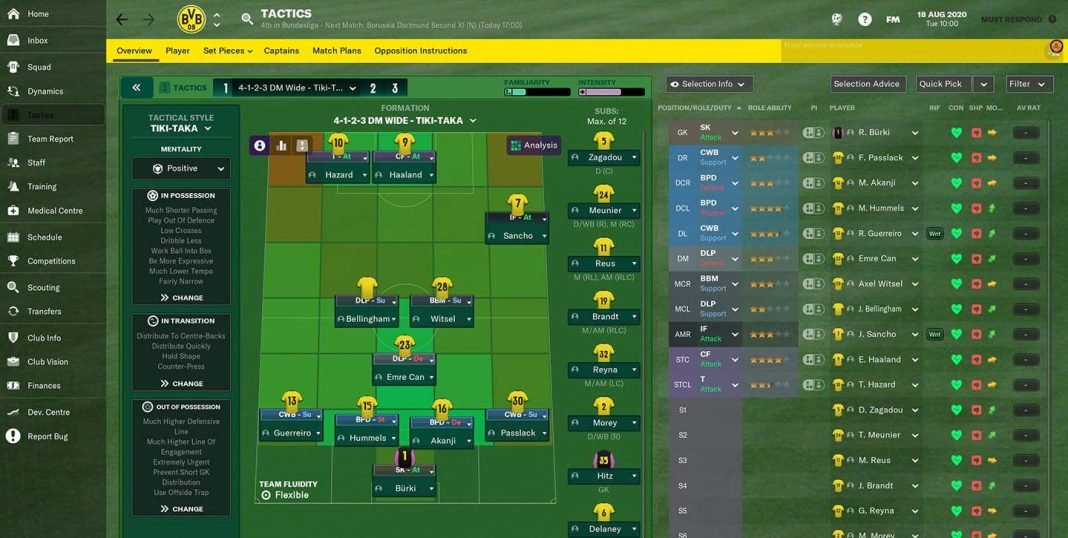Open the pitch Analysis view
Viewport: 1068px width, 538px height.
tap(533, 145)
